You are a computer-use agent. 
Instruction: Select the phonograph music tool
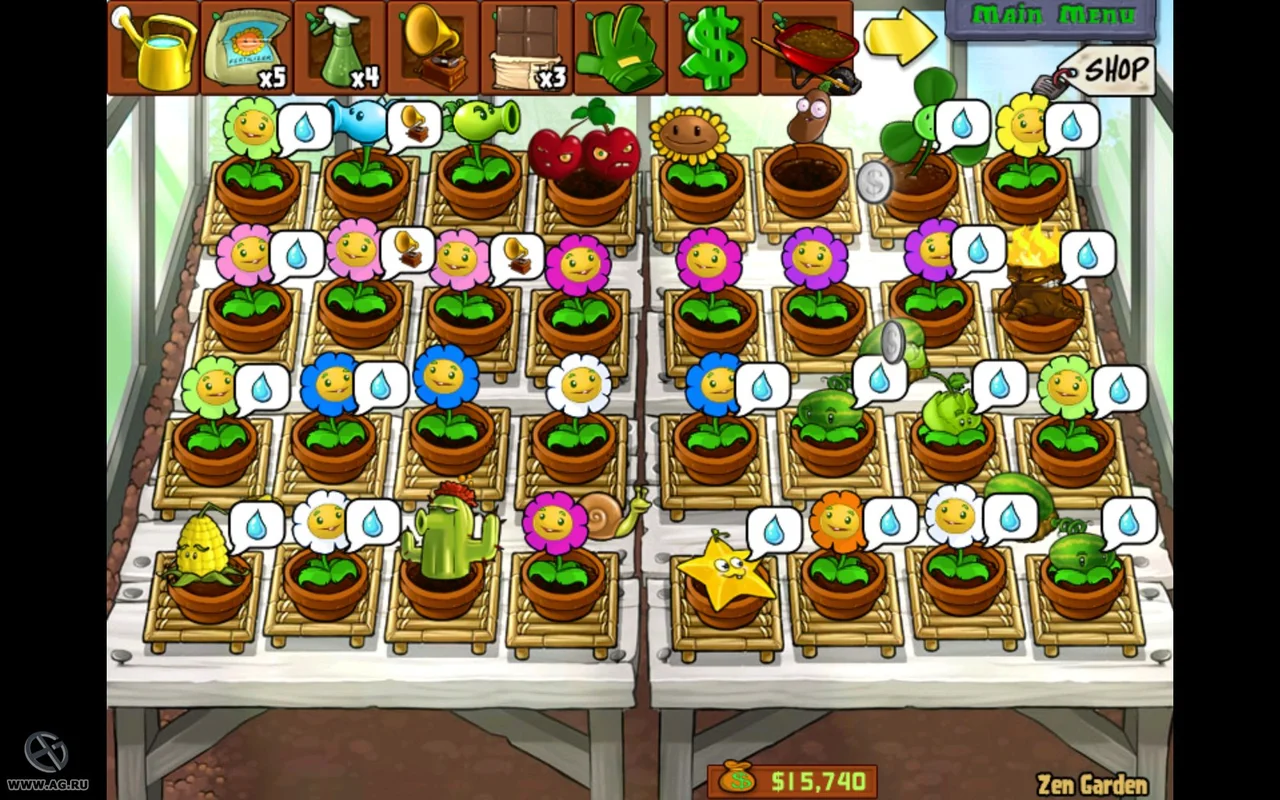coord(432,45)
